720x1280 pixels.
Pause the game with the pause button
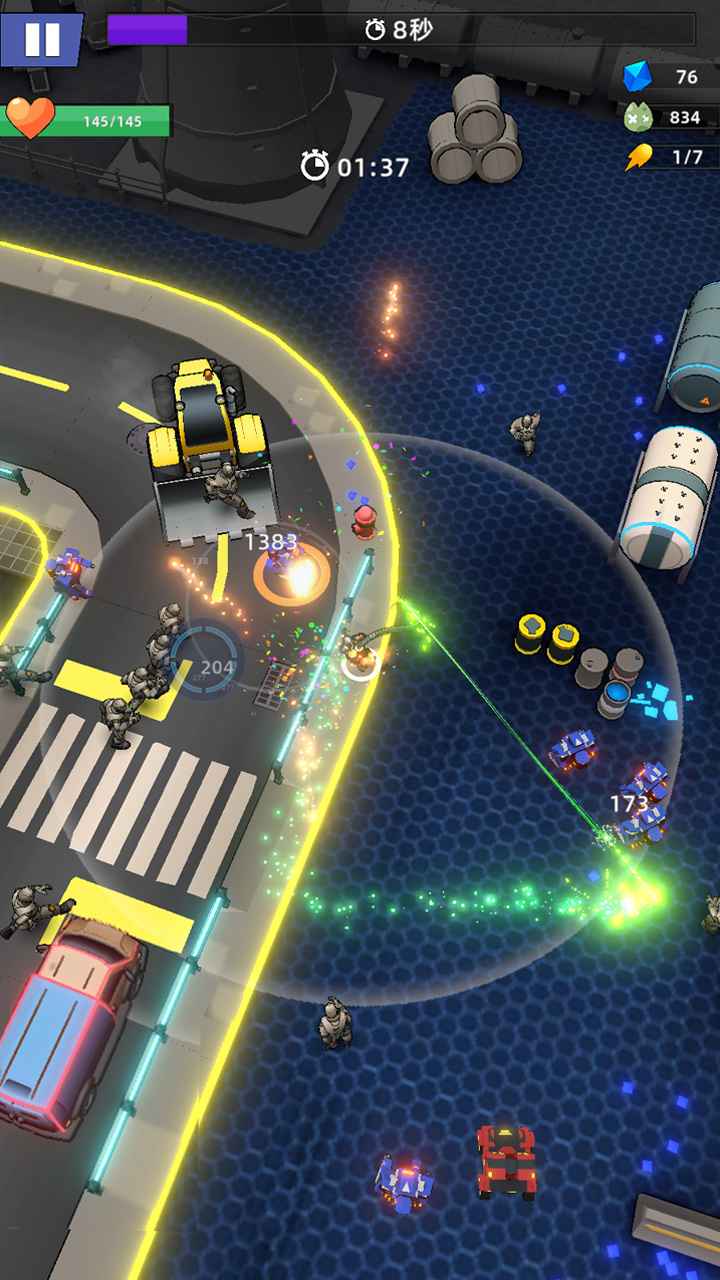[x=41, y=38]
